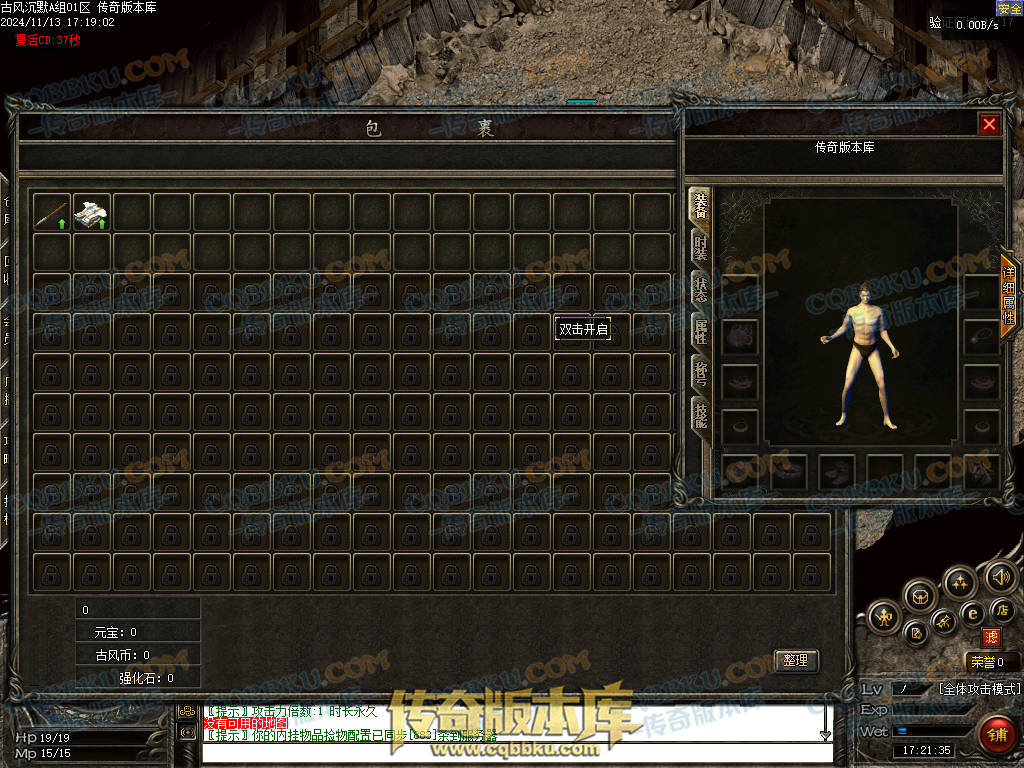The image size is (1024, 768).
Task: Show the 属性 attributes tab
Action: 701,331
